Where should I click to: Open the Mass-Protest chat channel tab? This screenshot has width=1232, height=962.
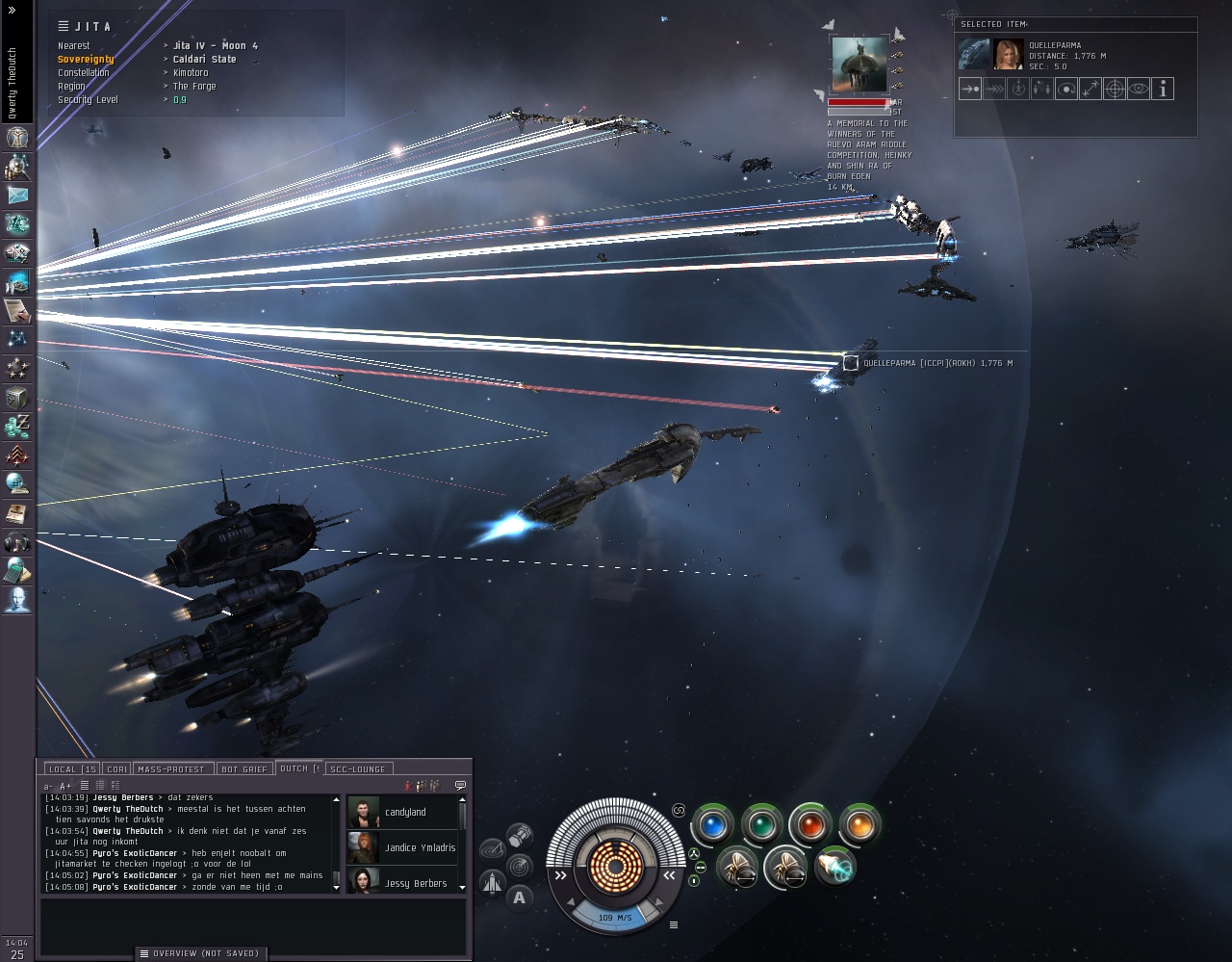coord(172,768)
